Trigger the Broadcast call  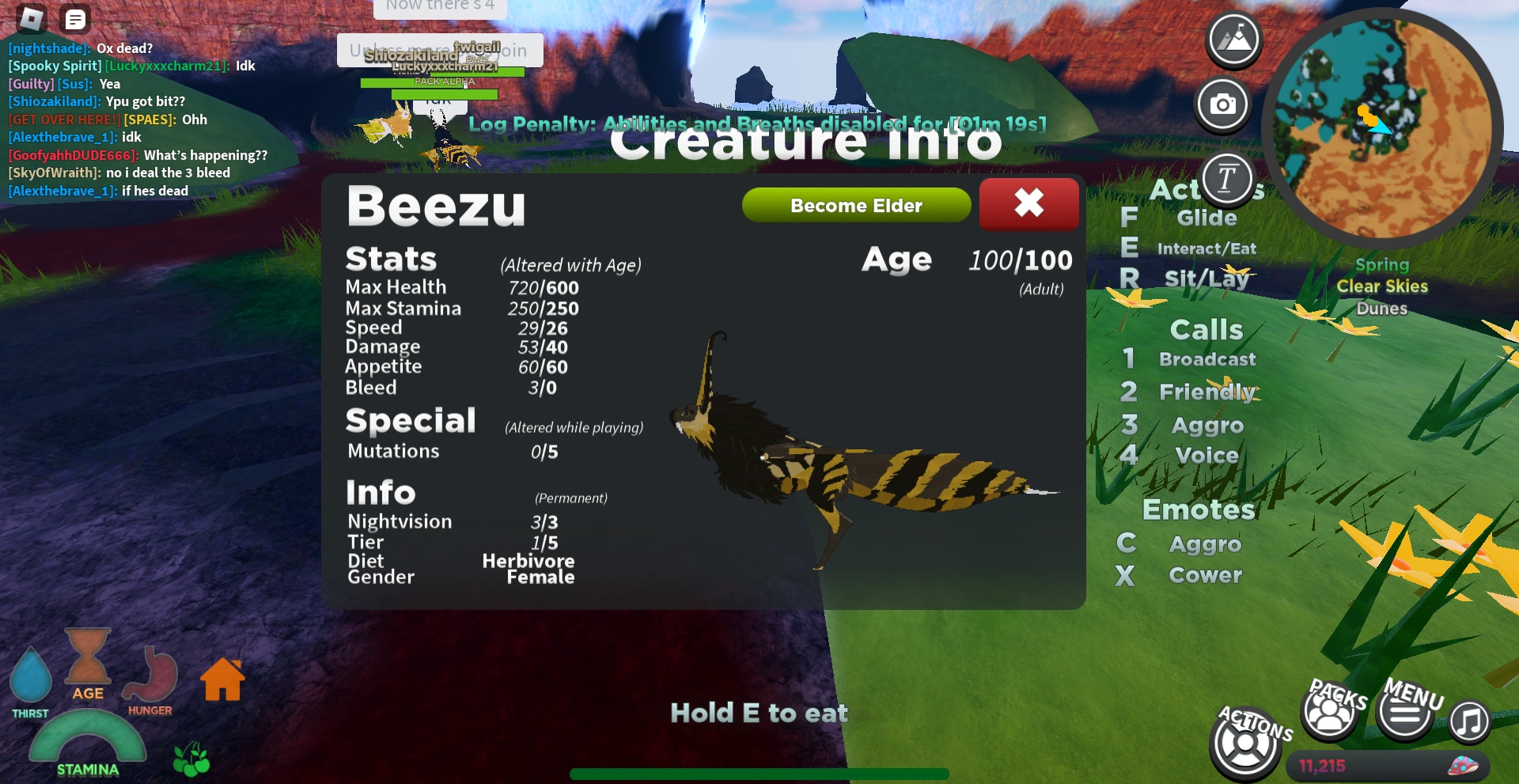[1206, 358]
